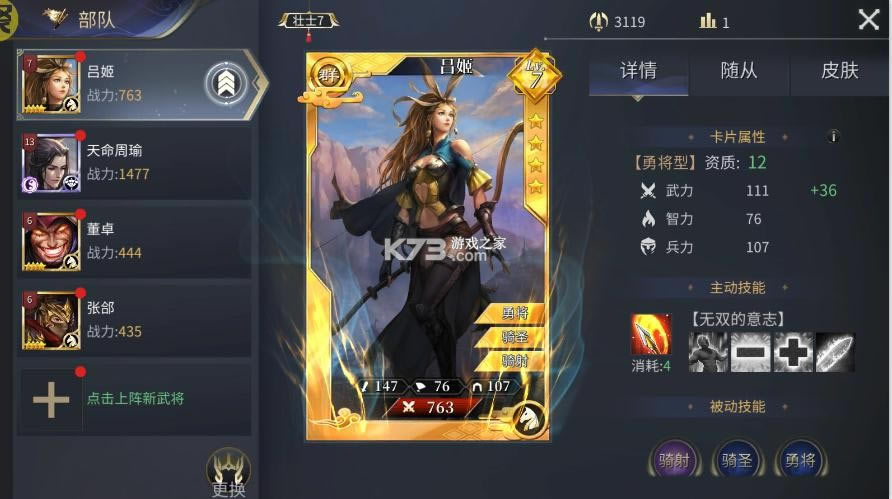Open the 皮肤 skins tab

(x=839, y=71)
